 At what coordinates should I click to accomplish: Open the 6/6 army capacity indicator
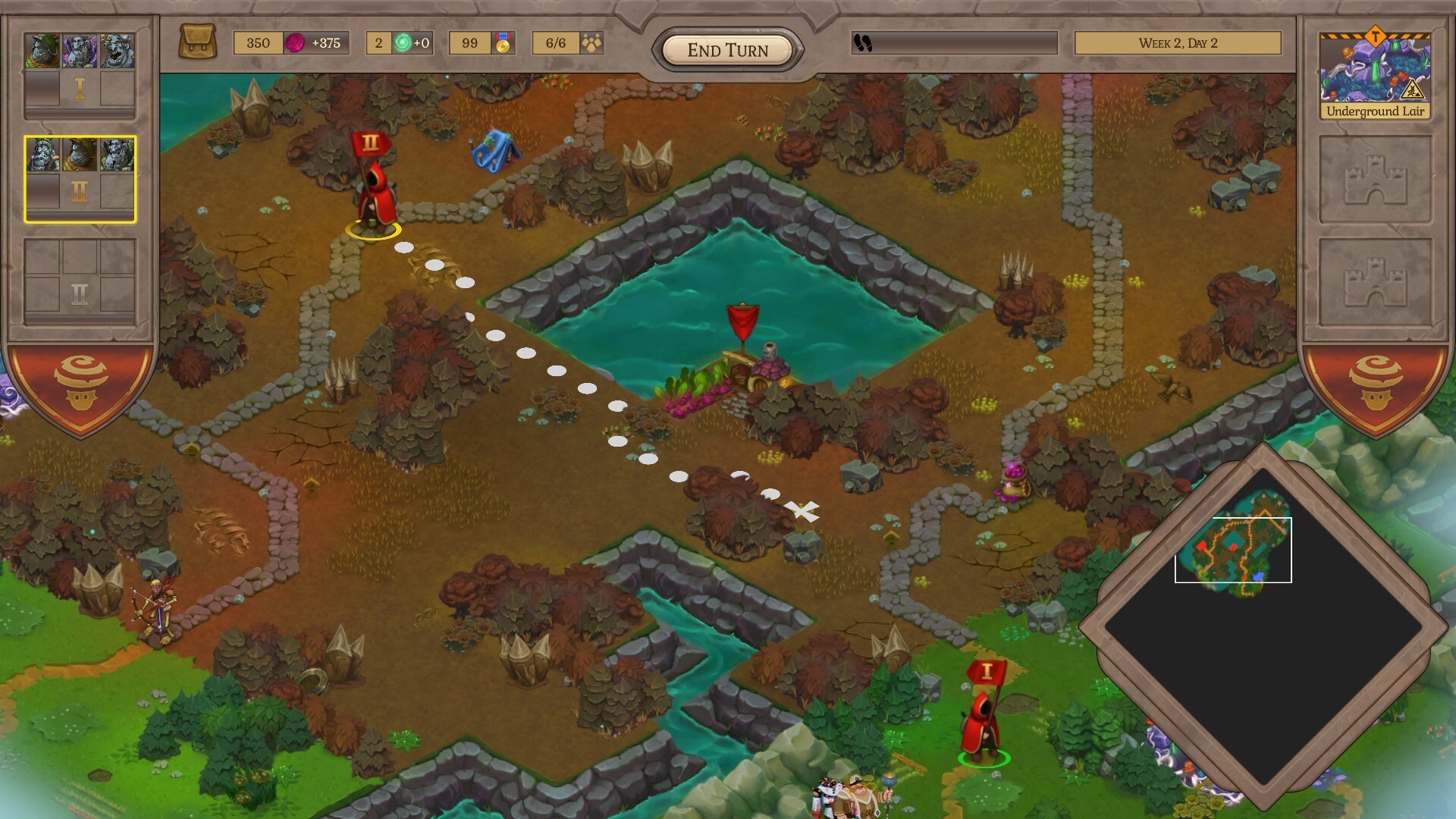pos(568,43)
